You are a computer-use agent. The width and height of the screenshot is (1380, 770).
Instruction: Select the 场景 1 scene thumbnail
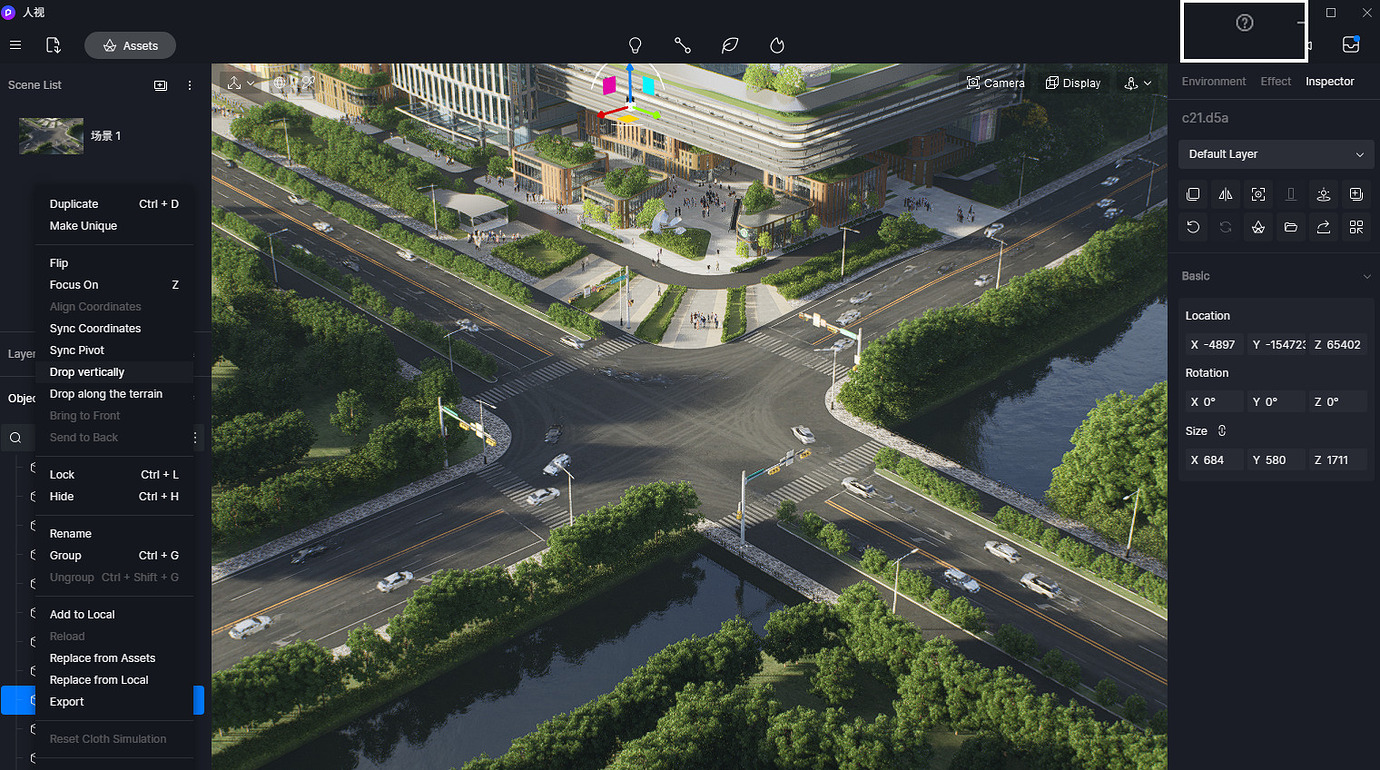click(50, 135)
